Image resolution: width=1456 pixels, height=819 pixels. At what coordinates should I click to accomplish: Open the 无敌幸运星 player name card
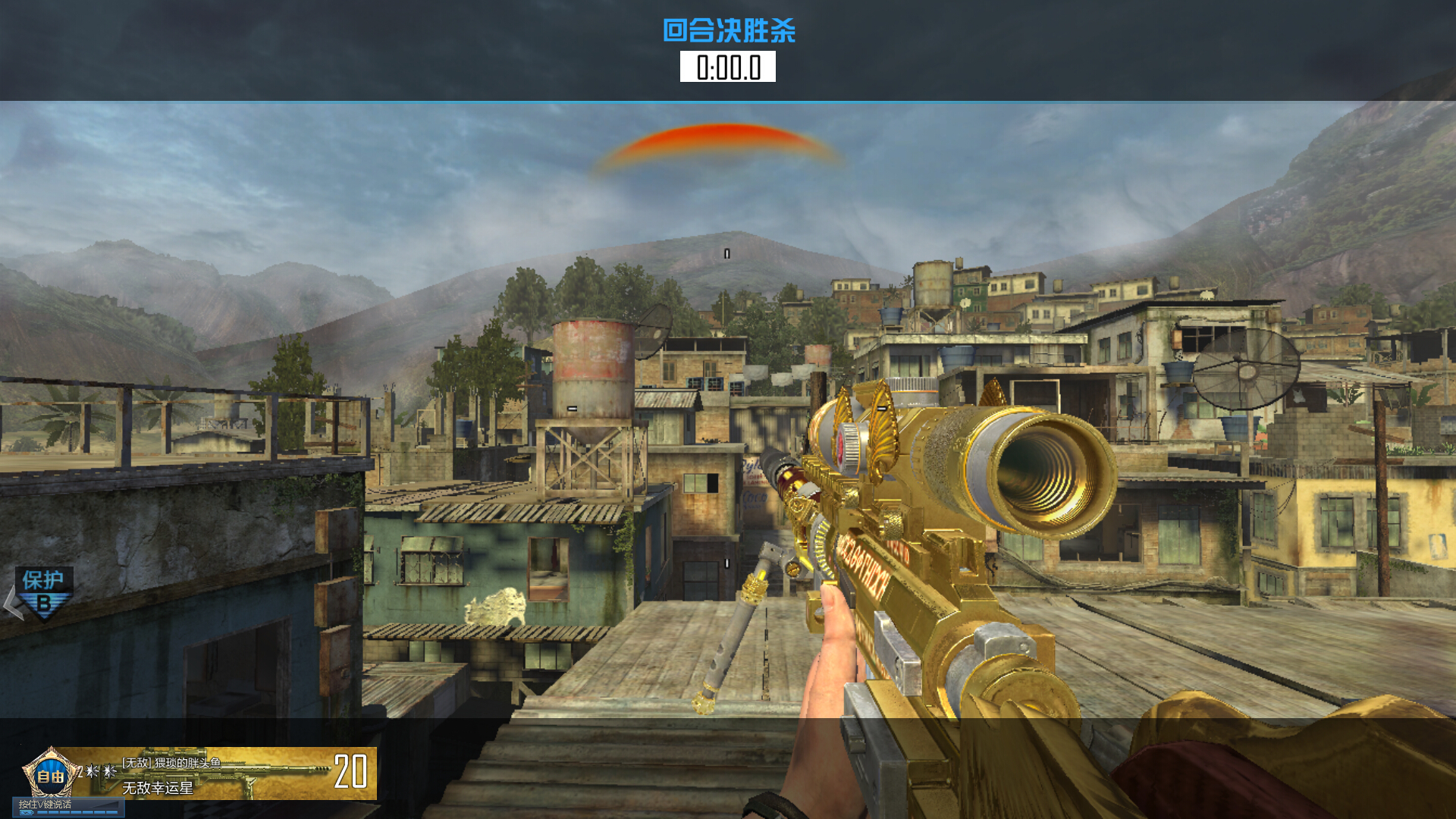coord(158,789)
